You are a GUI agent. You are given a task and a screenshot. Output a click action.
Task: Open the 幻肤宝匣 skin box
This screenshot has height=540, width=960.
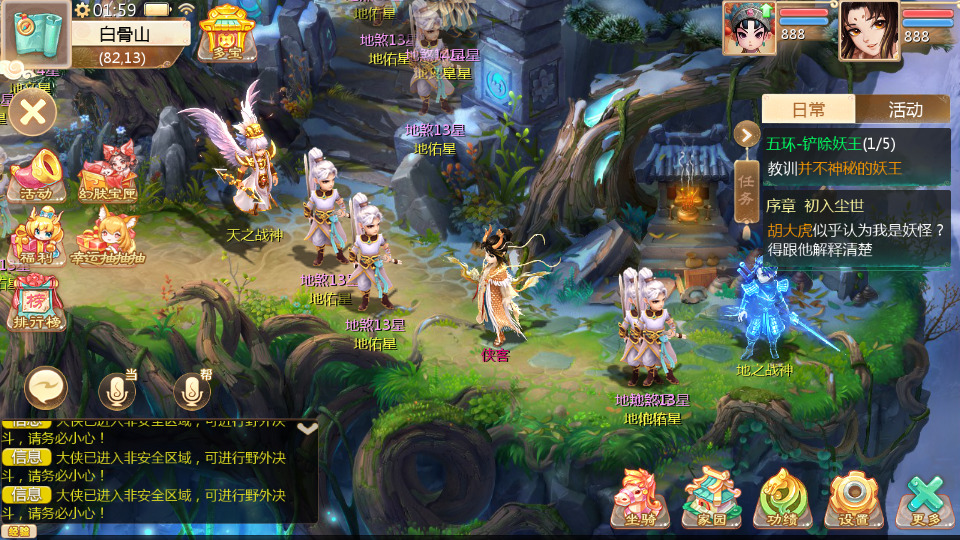107,175
